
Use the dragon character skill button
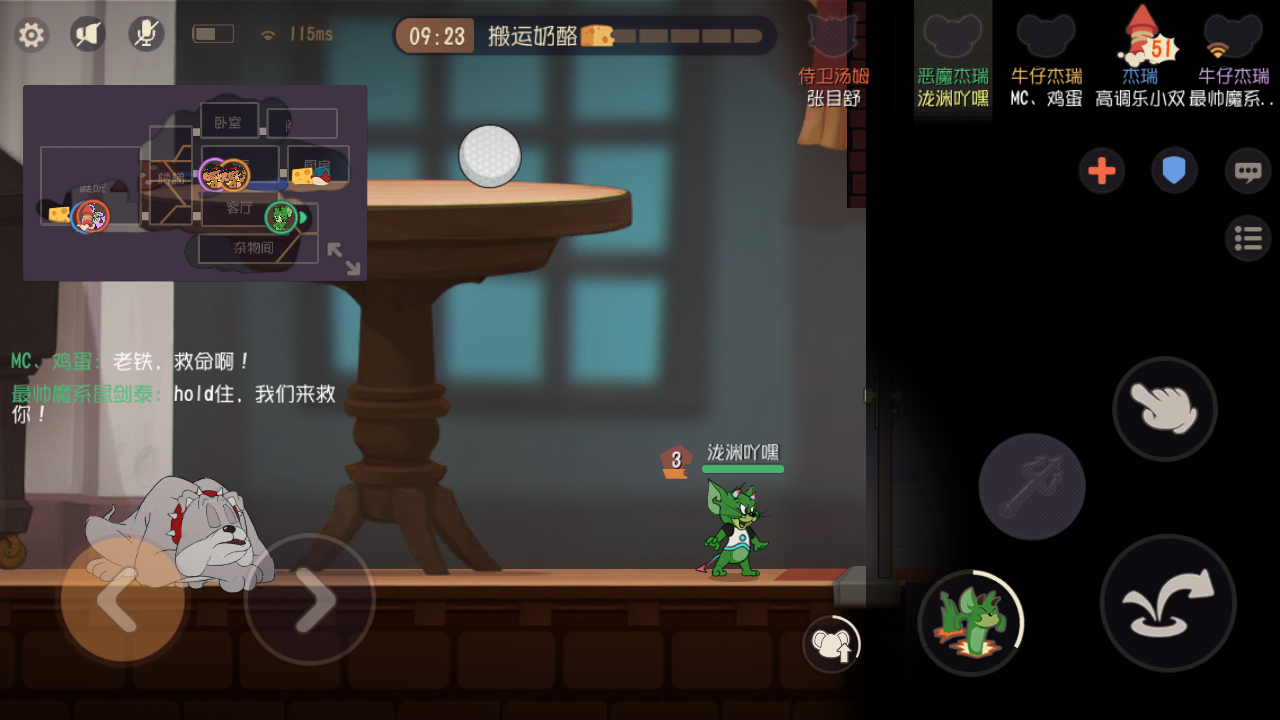(x=970, y=622)
